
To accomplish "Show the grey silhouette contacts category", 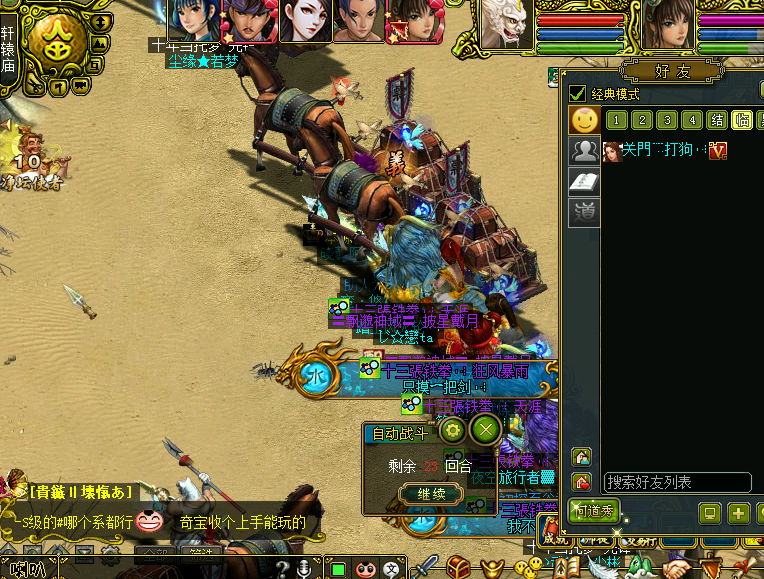I will [x=584, y=151].
